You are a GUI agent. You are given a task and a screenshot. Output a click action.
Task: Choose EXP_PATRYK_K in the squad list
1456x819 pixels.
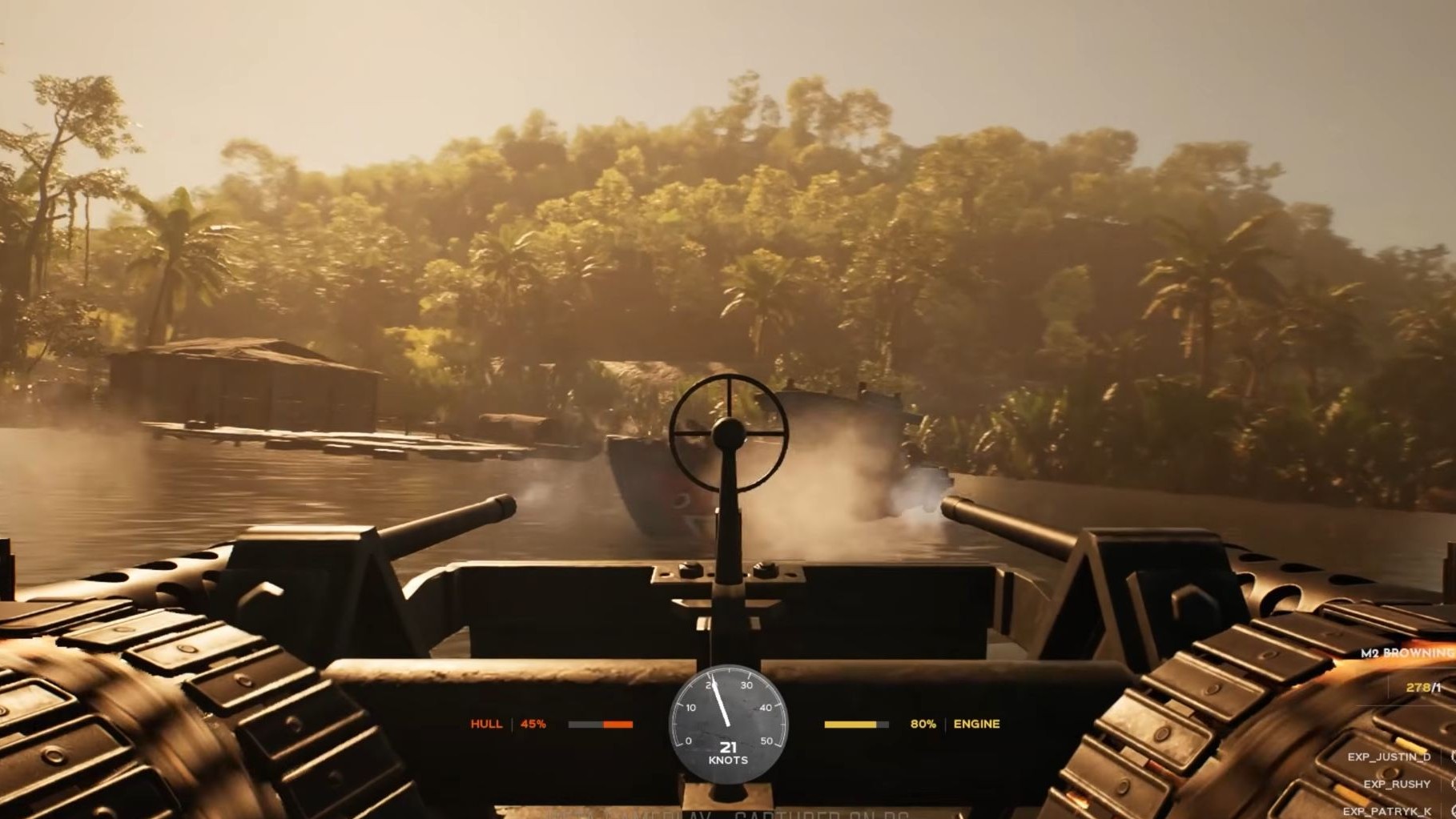[1387, 811]
